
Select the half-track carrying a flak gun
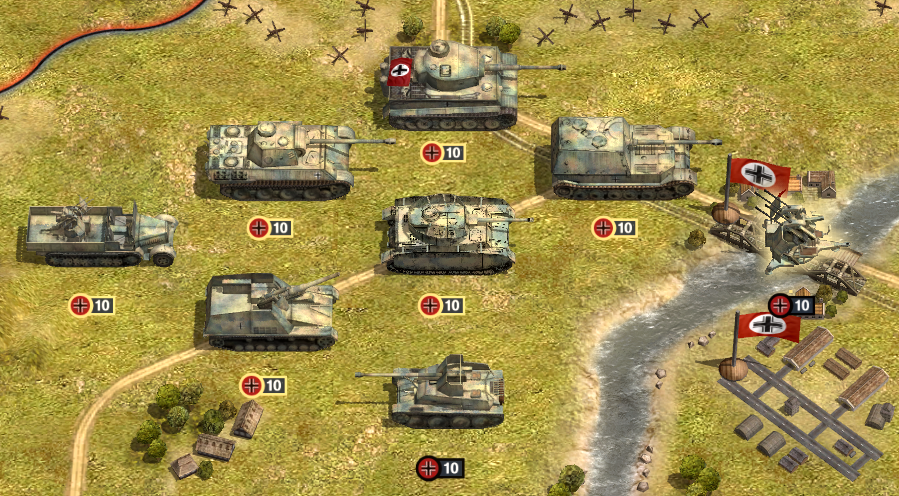pyautogui.click(x=100, y=236)
